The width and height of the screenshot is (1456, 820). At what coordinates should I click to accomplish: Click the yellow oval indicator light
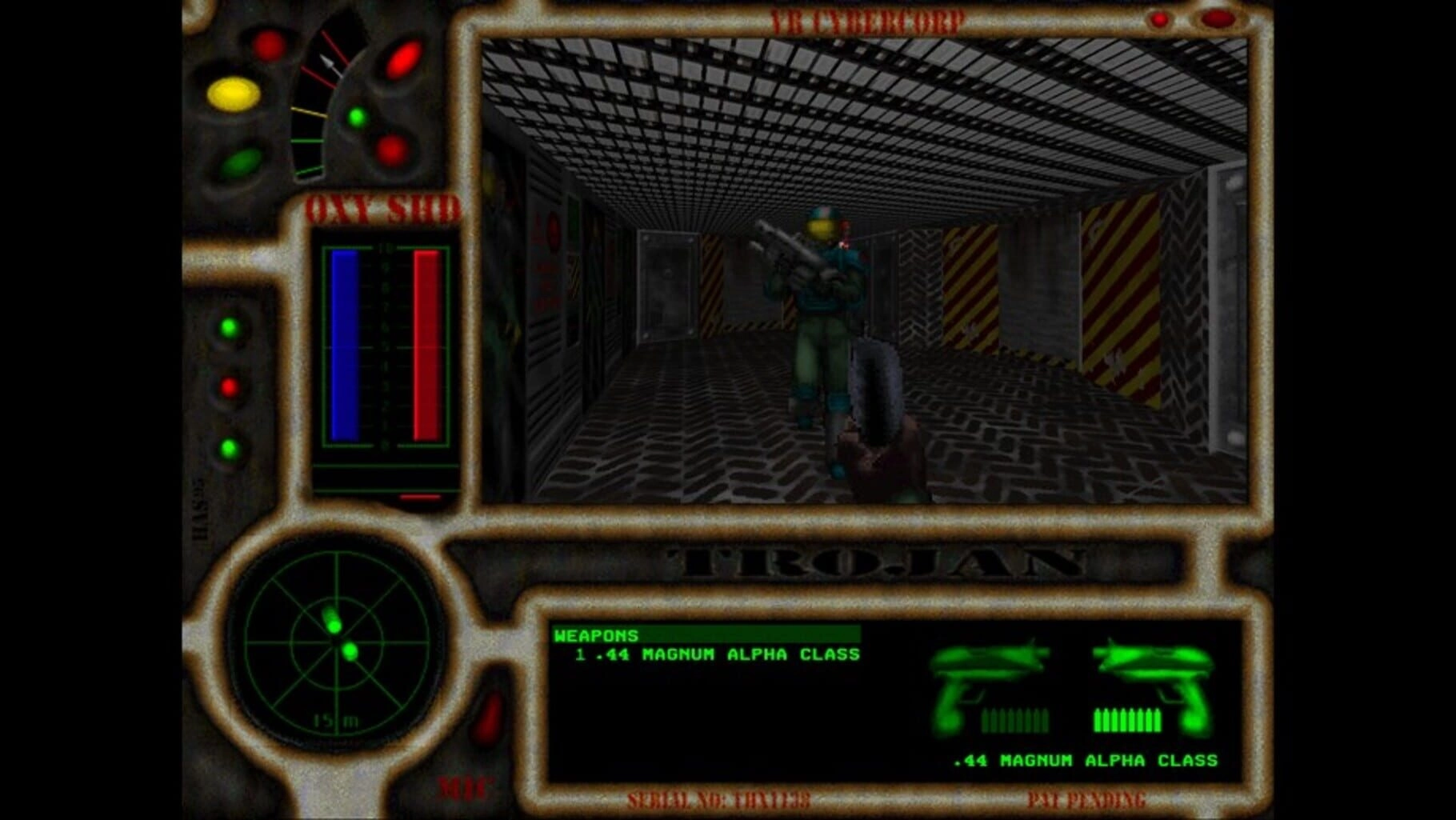234,94
